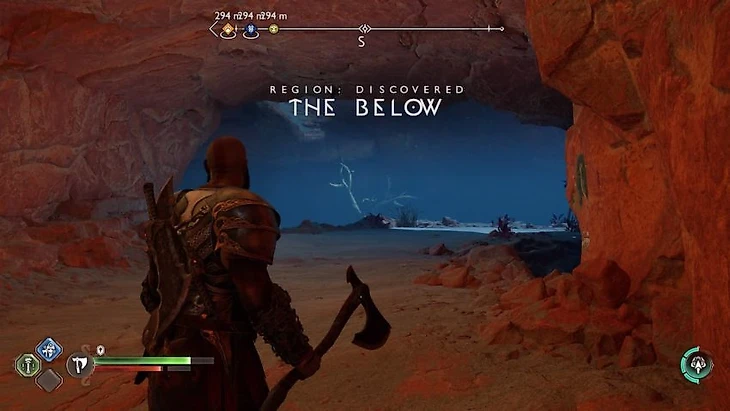Activate the blue diamond runic attack
Screen dimensions: 730x411
click(48, 349)
